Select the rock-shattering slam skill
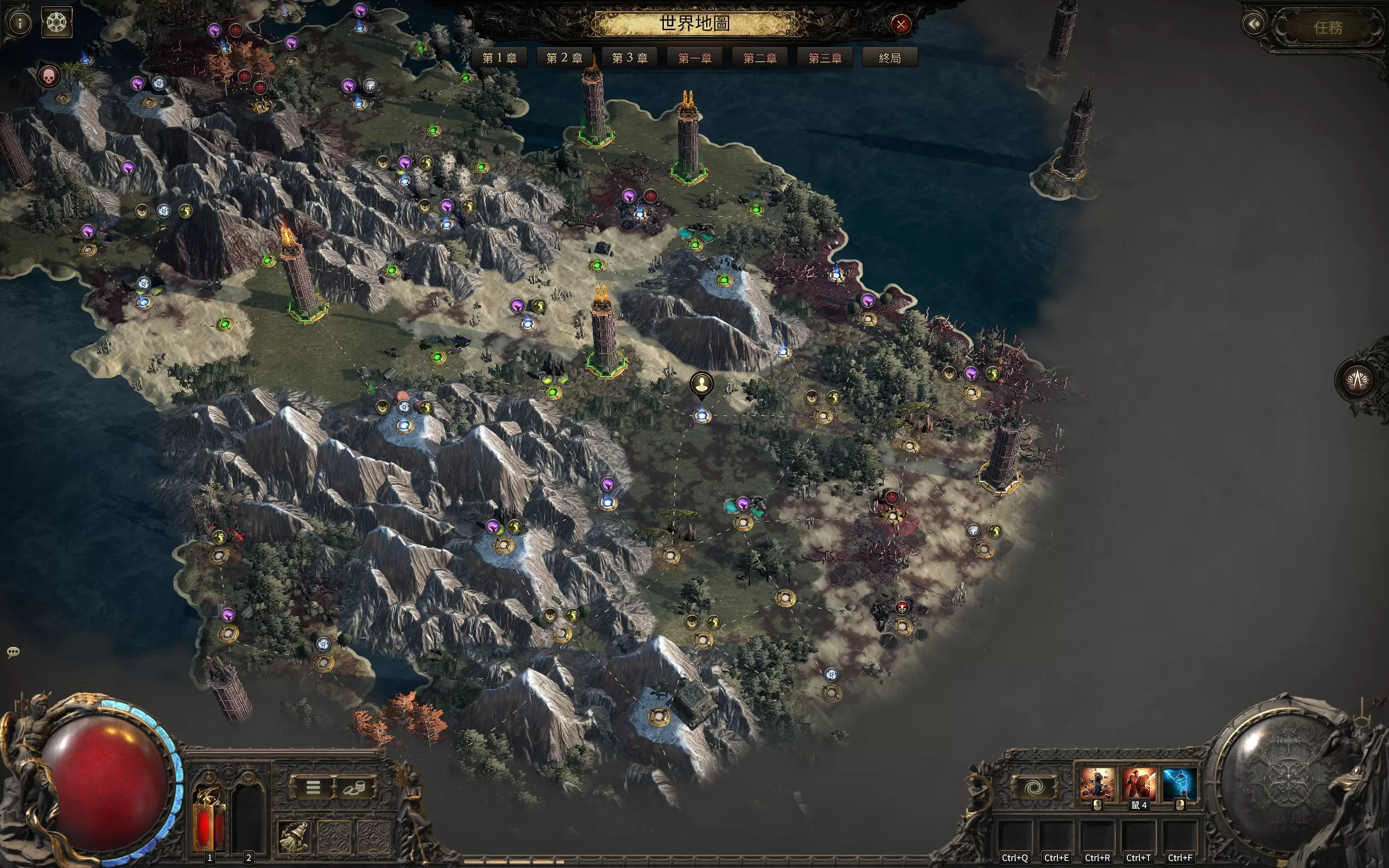This screenshot has height=868, width=1389. (1097, 784)
